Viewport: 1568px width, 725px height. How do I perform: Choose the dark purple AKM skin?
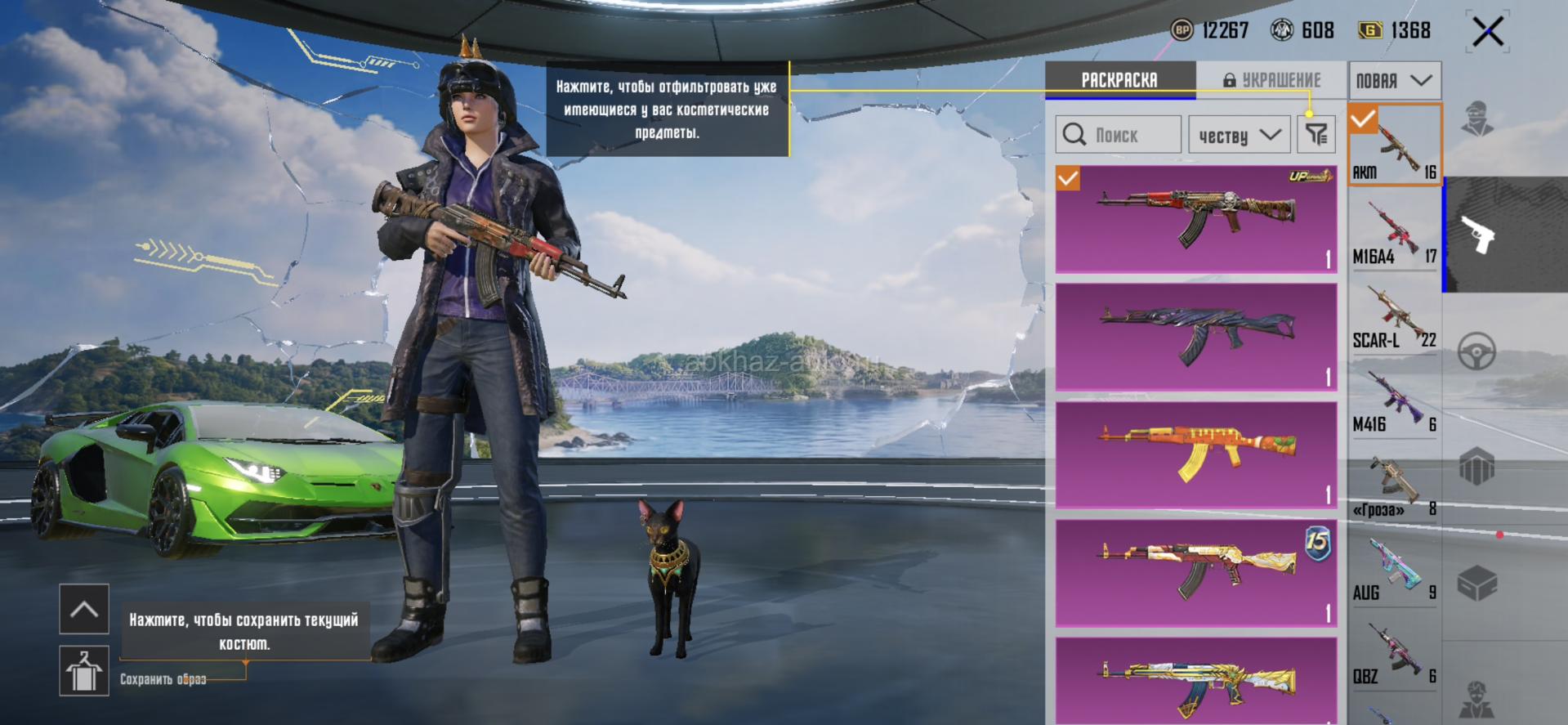point(1195,336)
